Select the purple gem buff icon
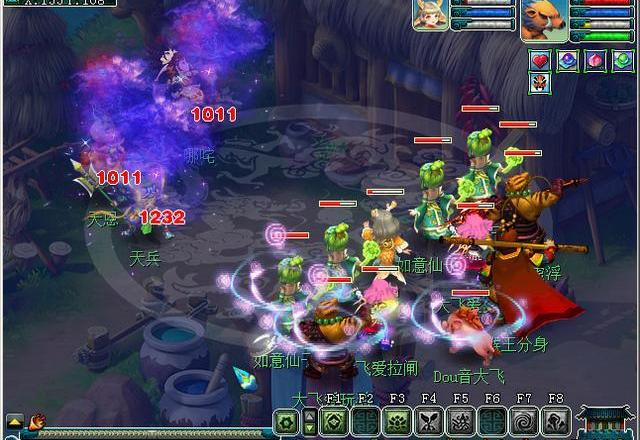 [x=567, y=60]
